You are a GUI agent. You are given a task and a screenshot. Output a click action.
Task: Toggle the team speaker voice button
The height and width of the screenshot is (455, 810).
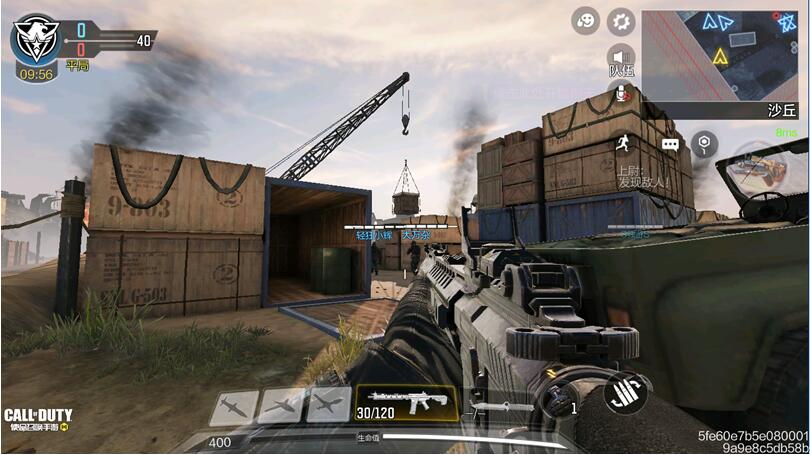click(x=622, y=56)
